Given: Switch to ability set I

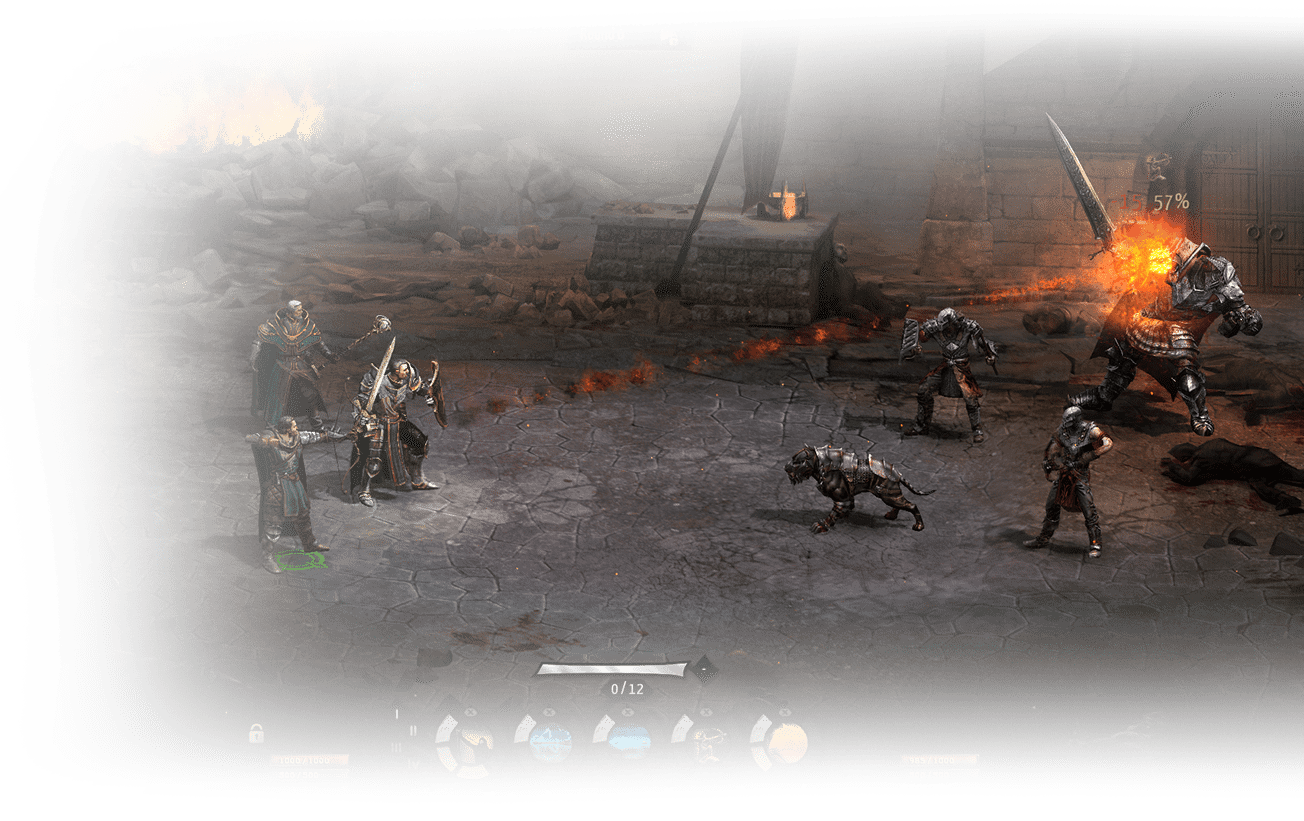Looking at the screenshot, I should pos(397,715).
